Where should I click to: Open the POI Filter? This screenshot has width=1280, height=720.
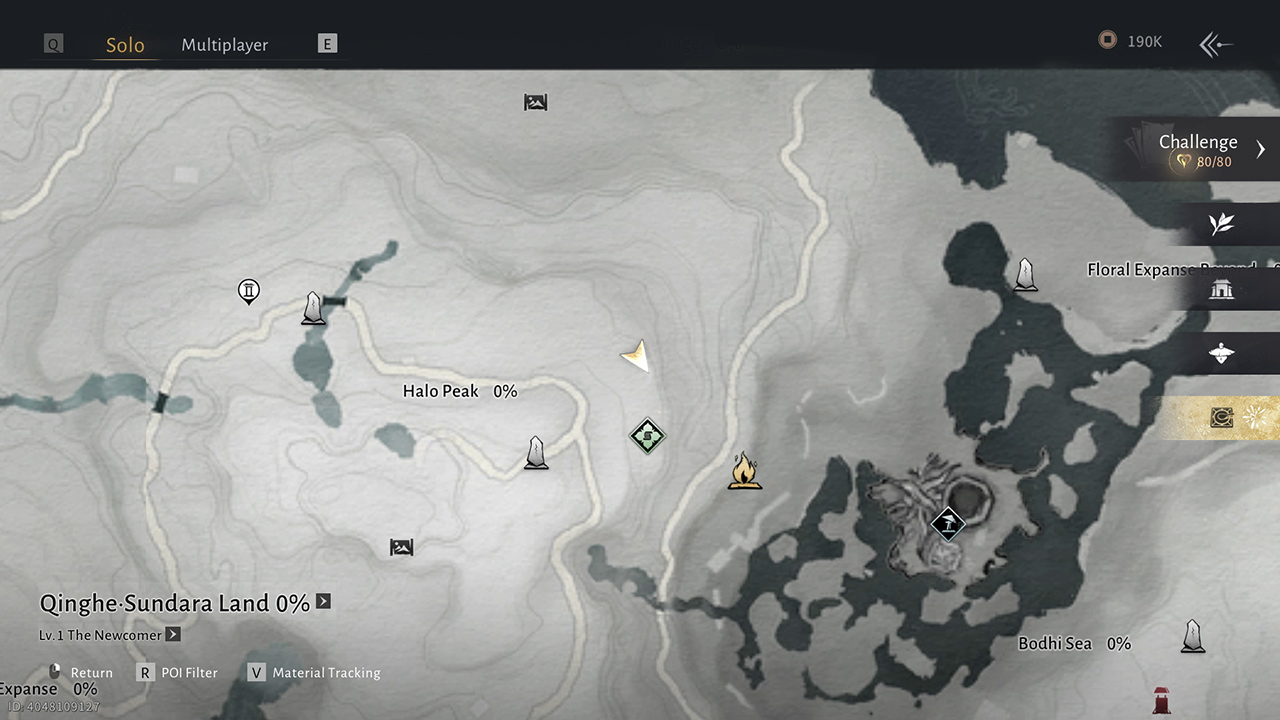tap(179, 673)
